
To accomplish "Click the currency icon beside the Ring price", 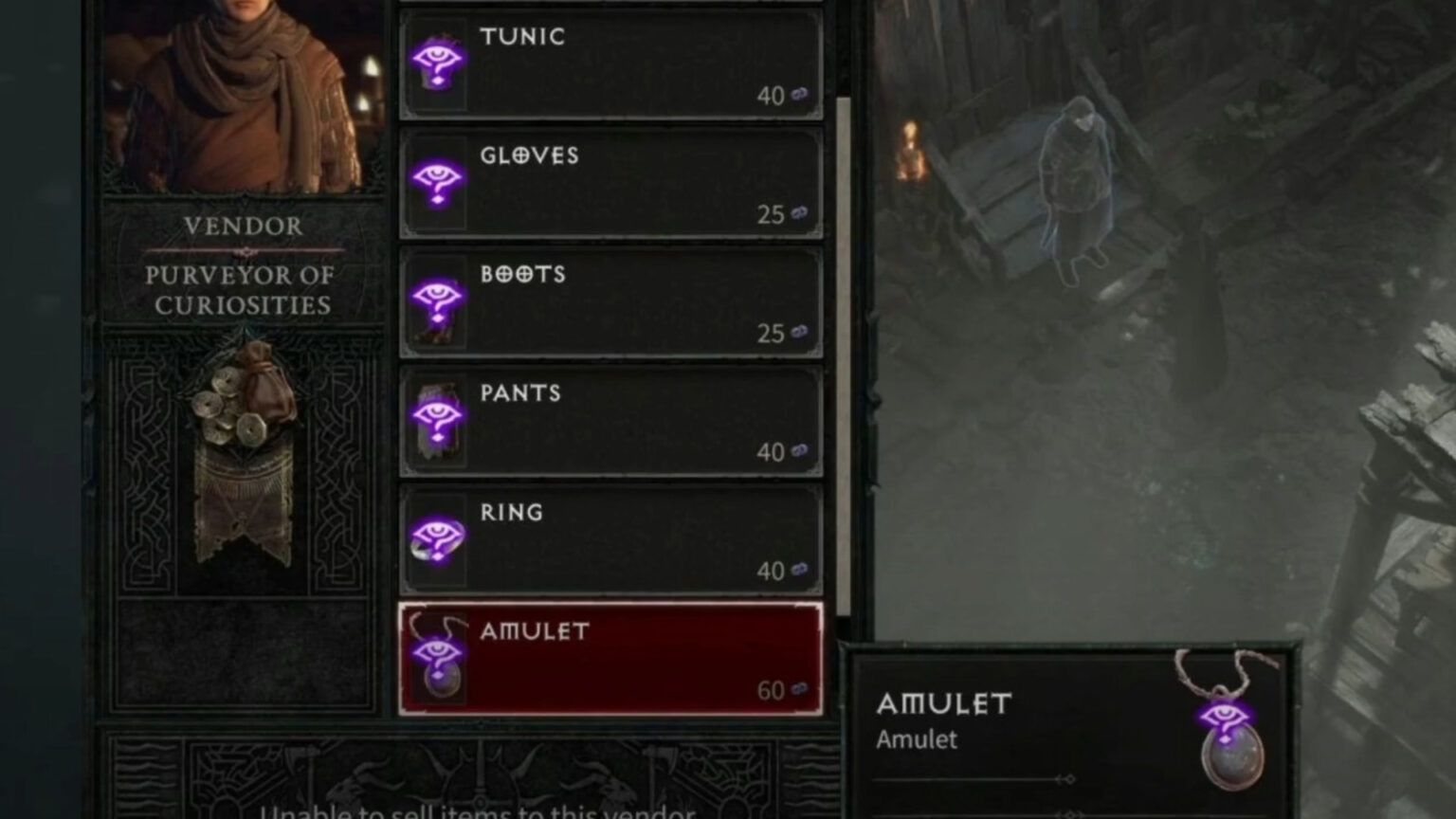I will pyautogui.click(x=797, y=572).
